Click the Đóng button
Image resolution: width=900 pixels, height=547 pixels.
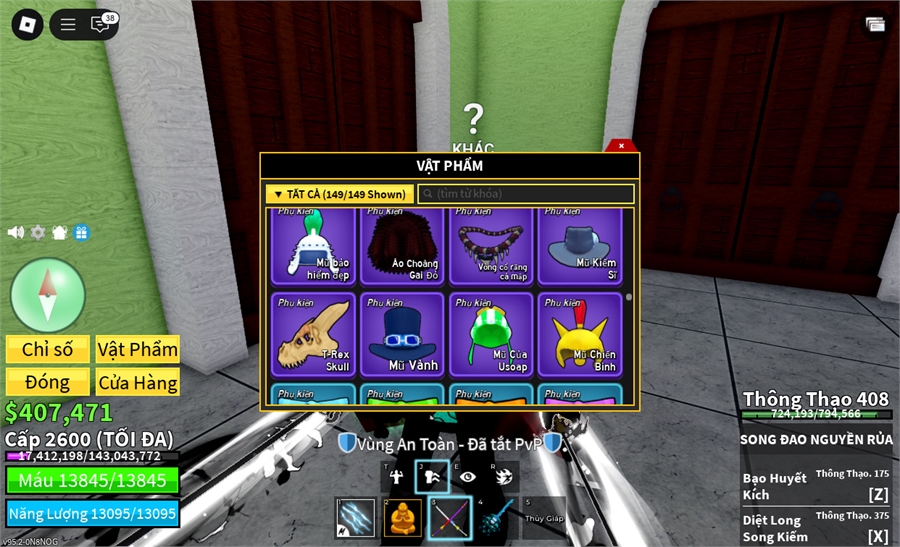[x=48, y=382]
